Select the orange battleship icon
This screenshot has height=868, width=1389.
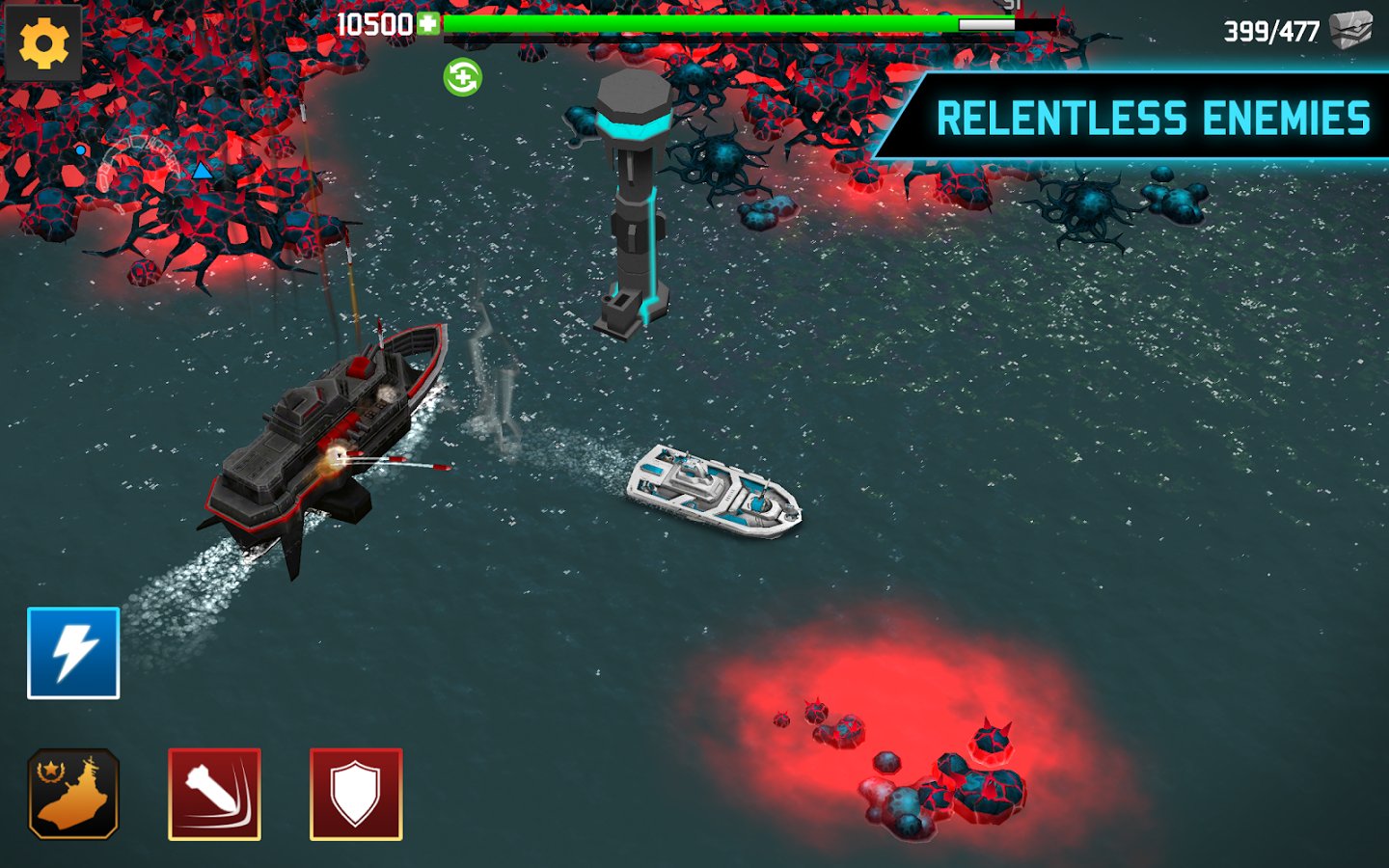pos(73,794)
